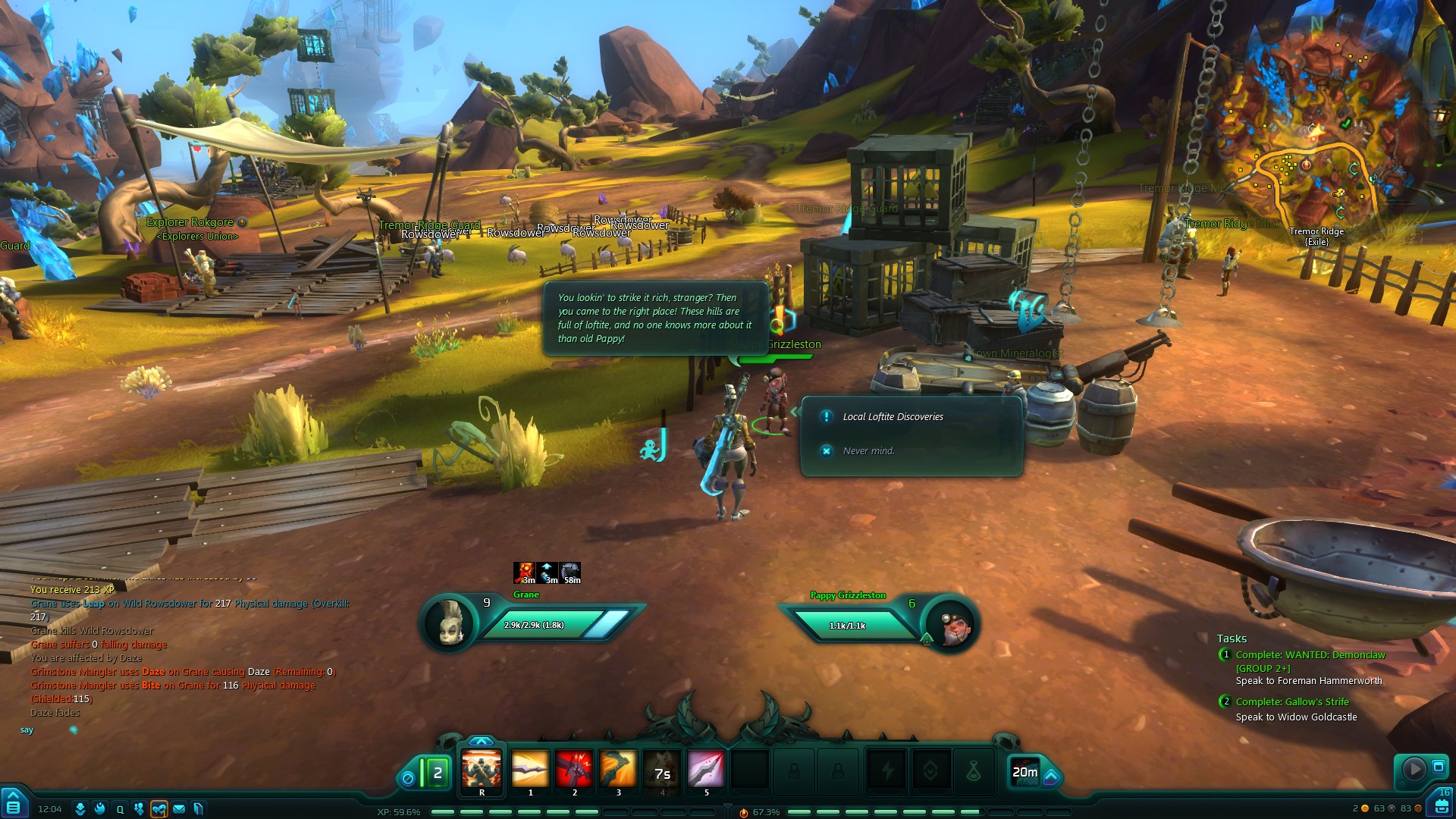Viewport: 1456px width, 819px height.
Task: Select the Gallow's Strife quest tracker entry
Action: tap(1292, 702)
